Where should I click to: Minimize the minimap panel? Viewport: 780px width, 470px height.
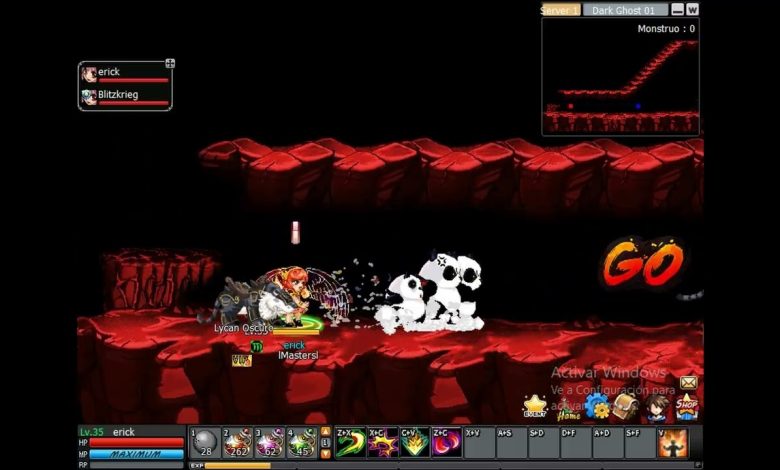click(678, 10)
